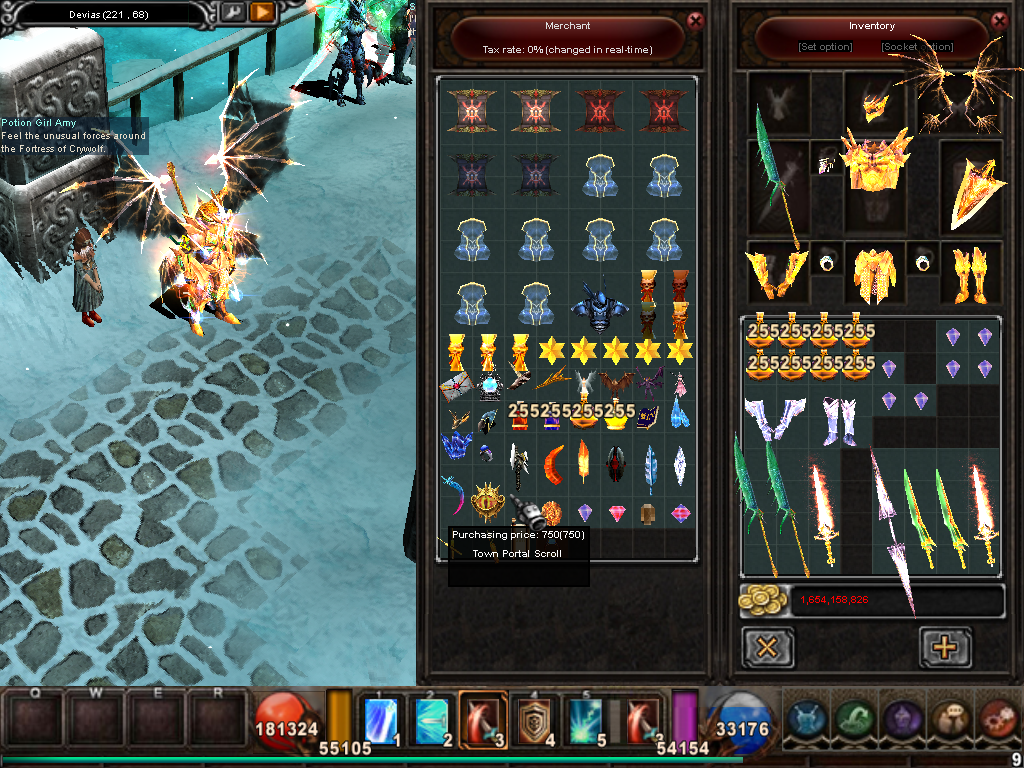Select the equipped golden helmet
The height and width of the screenshot is (768, 1024).
coord(876,105)
